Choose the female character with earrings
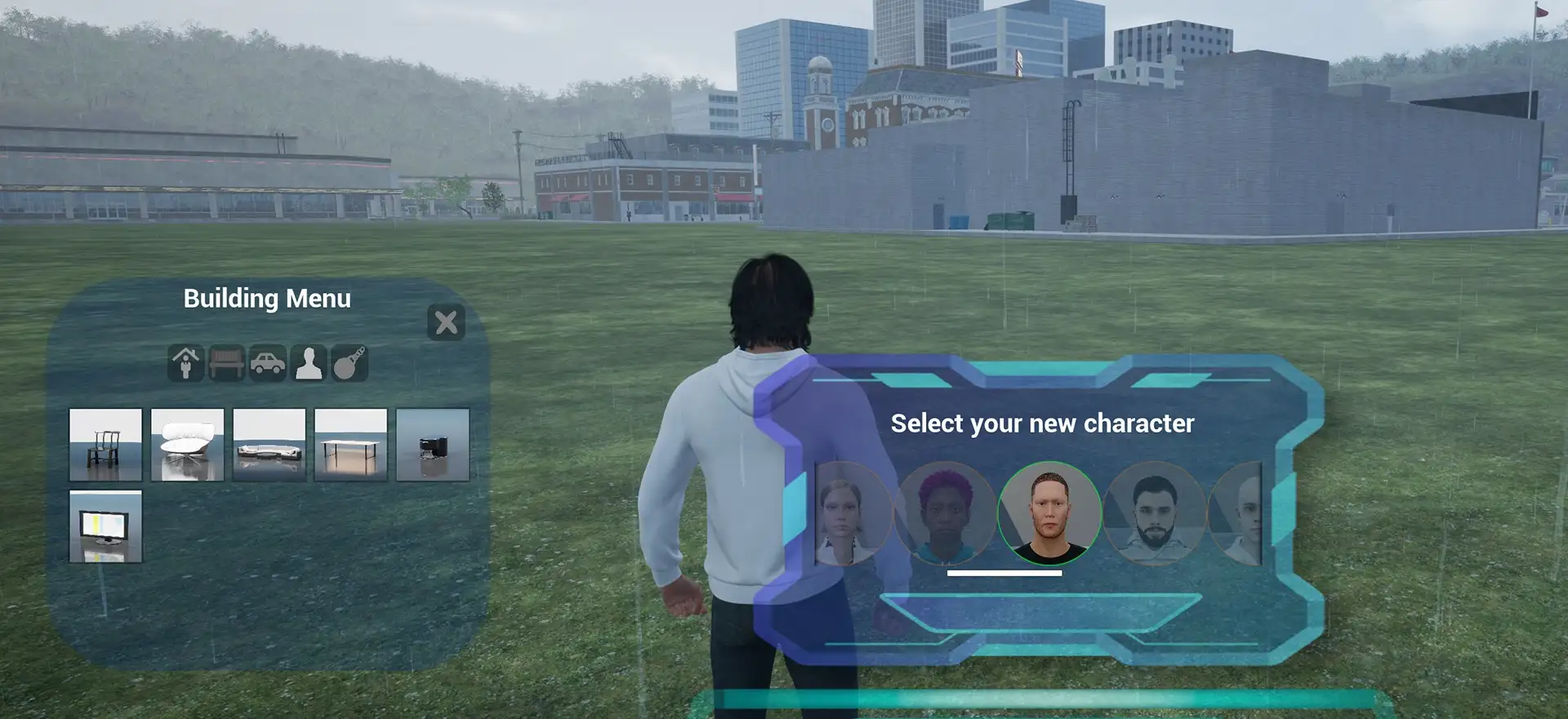Screen dimensions: 1568x719 click(848, 513)
